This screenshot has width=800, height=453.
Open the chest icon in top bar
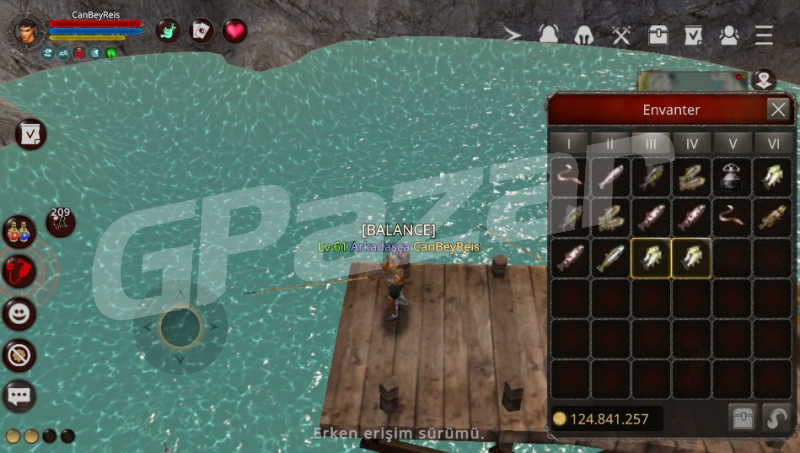click(657, 35)
